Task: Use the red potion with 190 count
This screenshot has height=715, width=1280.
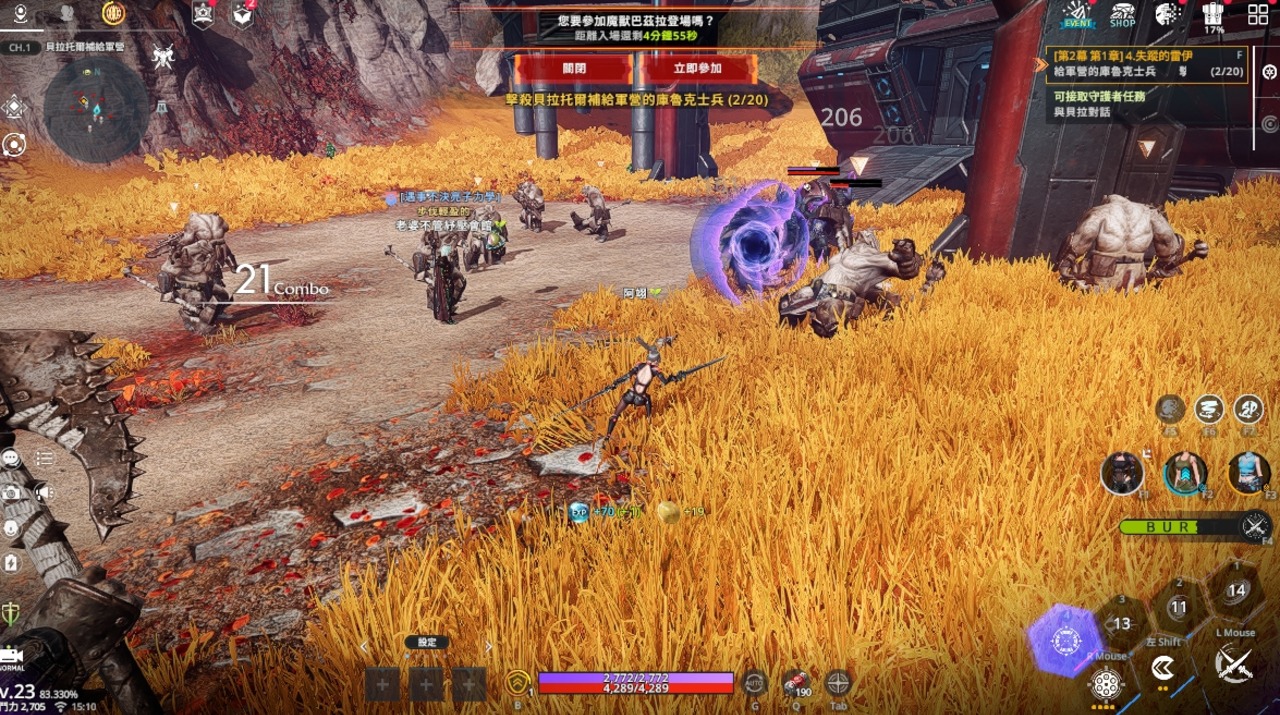Action: coord(796,683)
